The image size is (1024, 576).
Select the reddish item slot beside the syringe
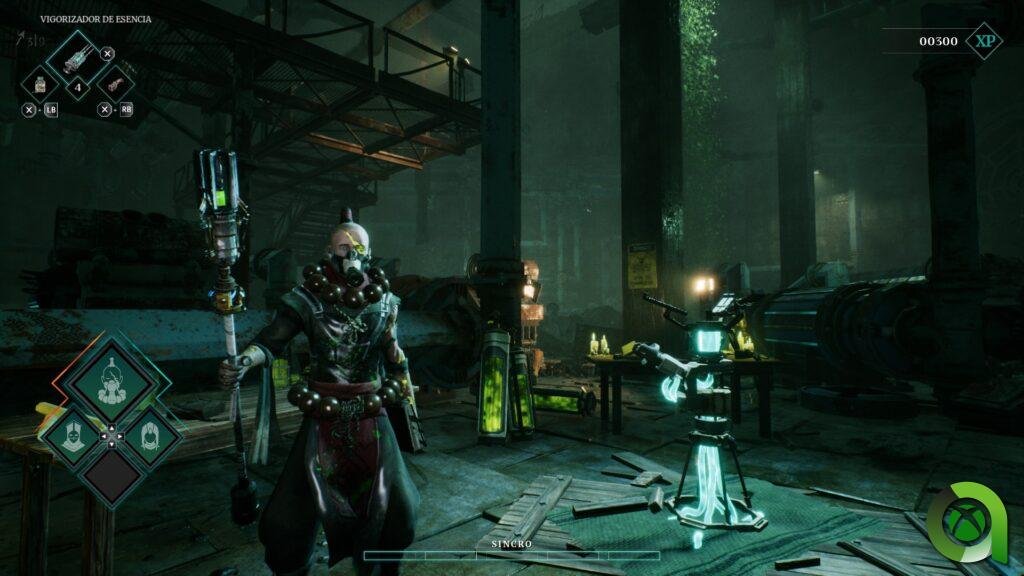pyautogui.click(x=115, y=83)
